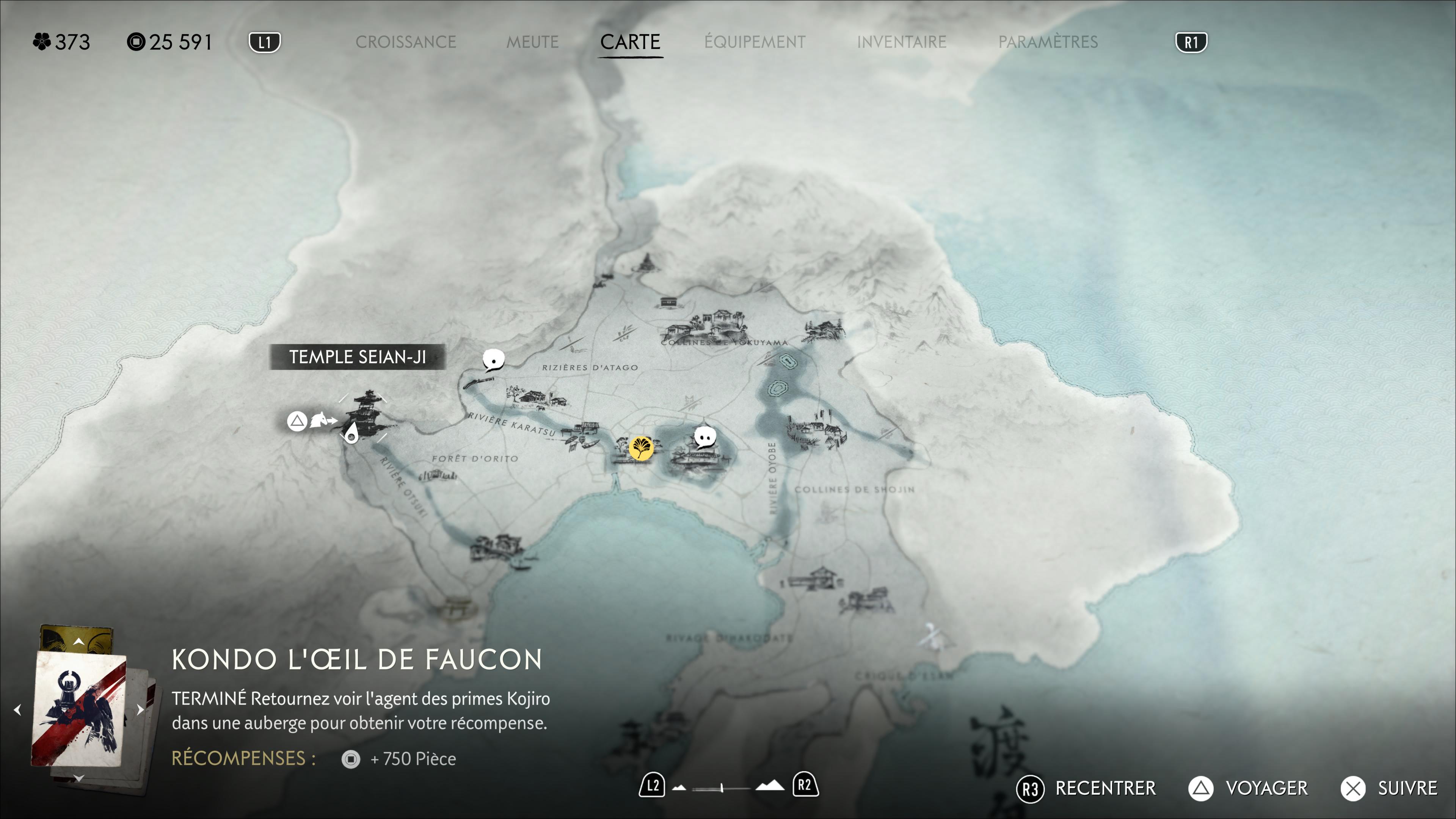This screenshot has width=1456, height=819.
Task: Click the yellow ginkgo leaf map marker
Action: (641, 448)
